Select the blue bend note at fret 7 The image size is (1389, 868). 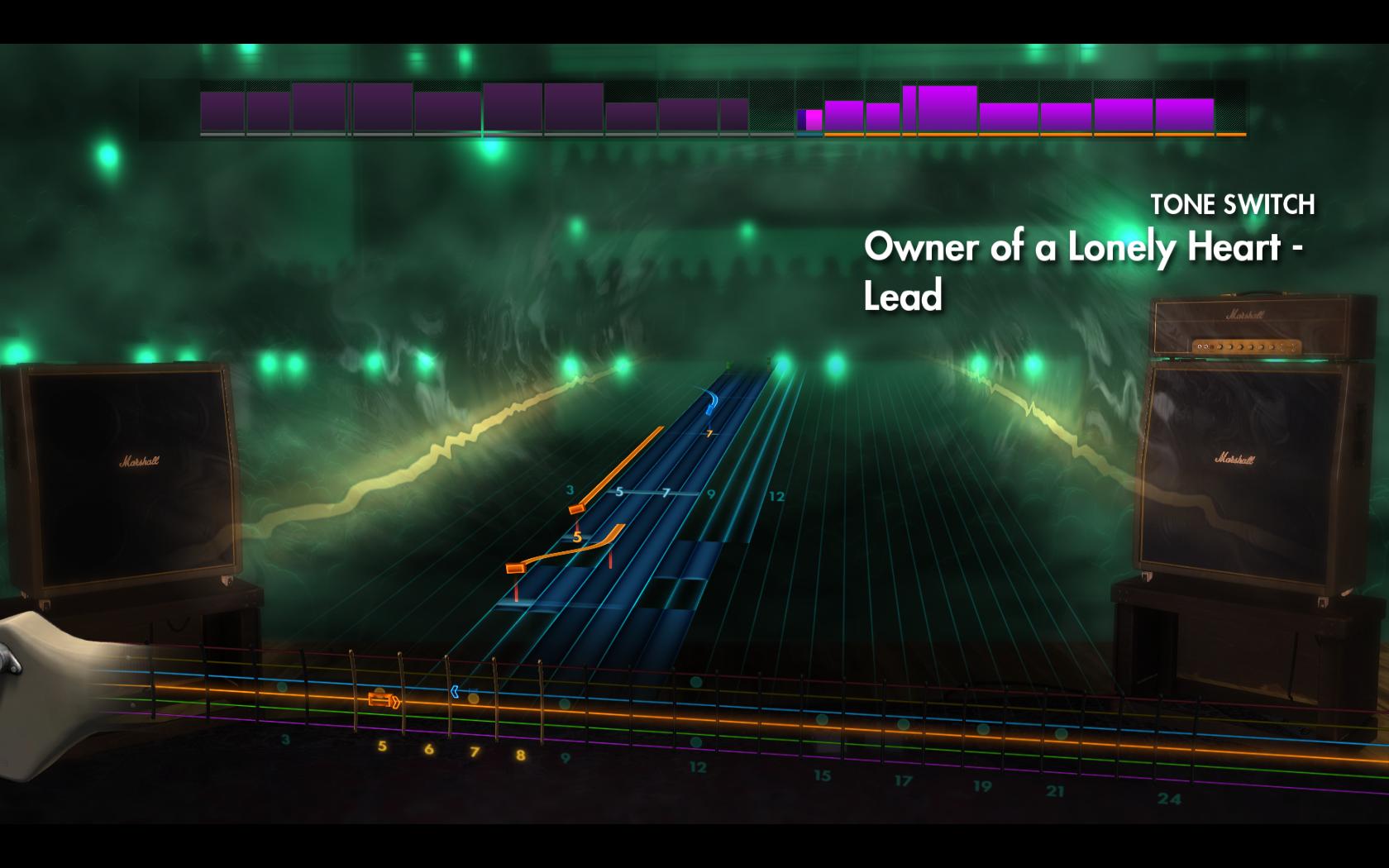tap(709, 404)
